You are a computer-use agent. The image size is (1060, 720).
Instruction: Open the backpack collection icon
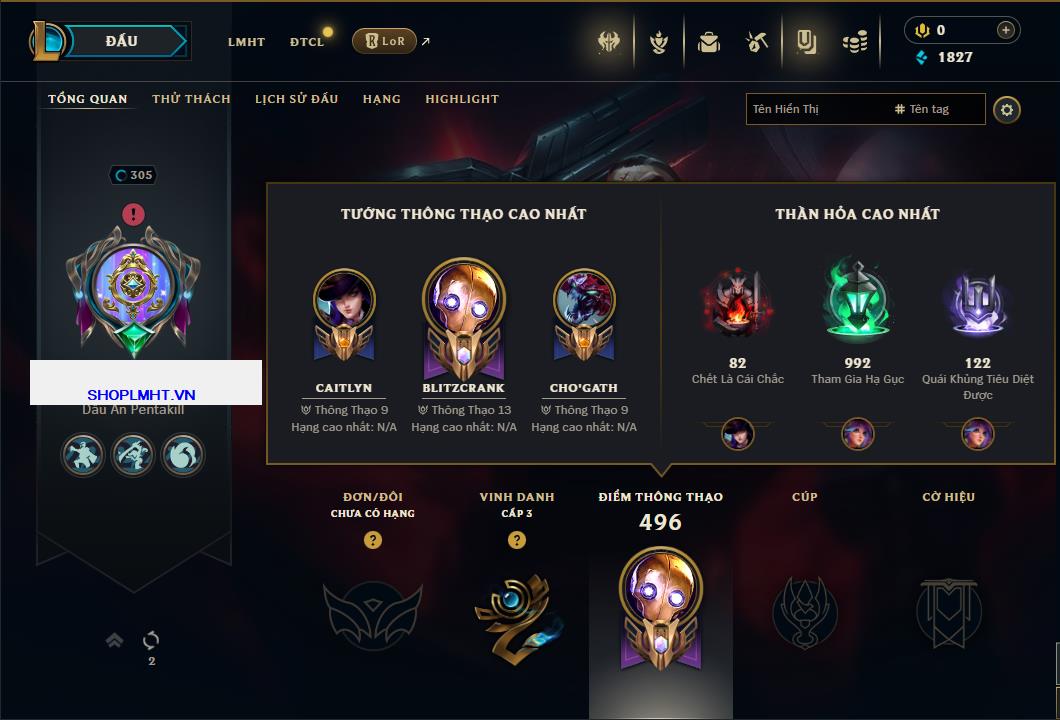click(709, 42)
